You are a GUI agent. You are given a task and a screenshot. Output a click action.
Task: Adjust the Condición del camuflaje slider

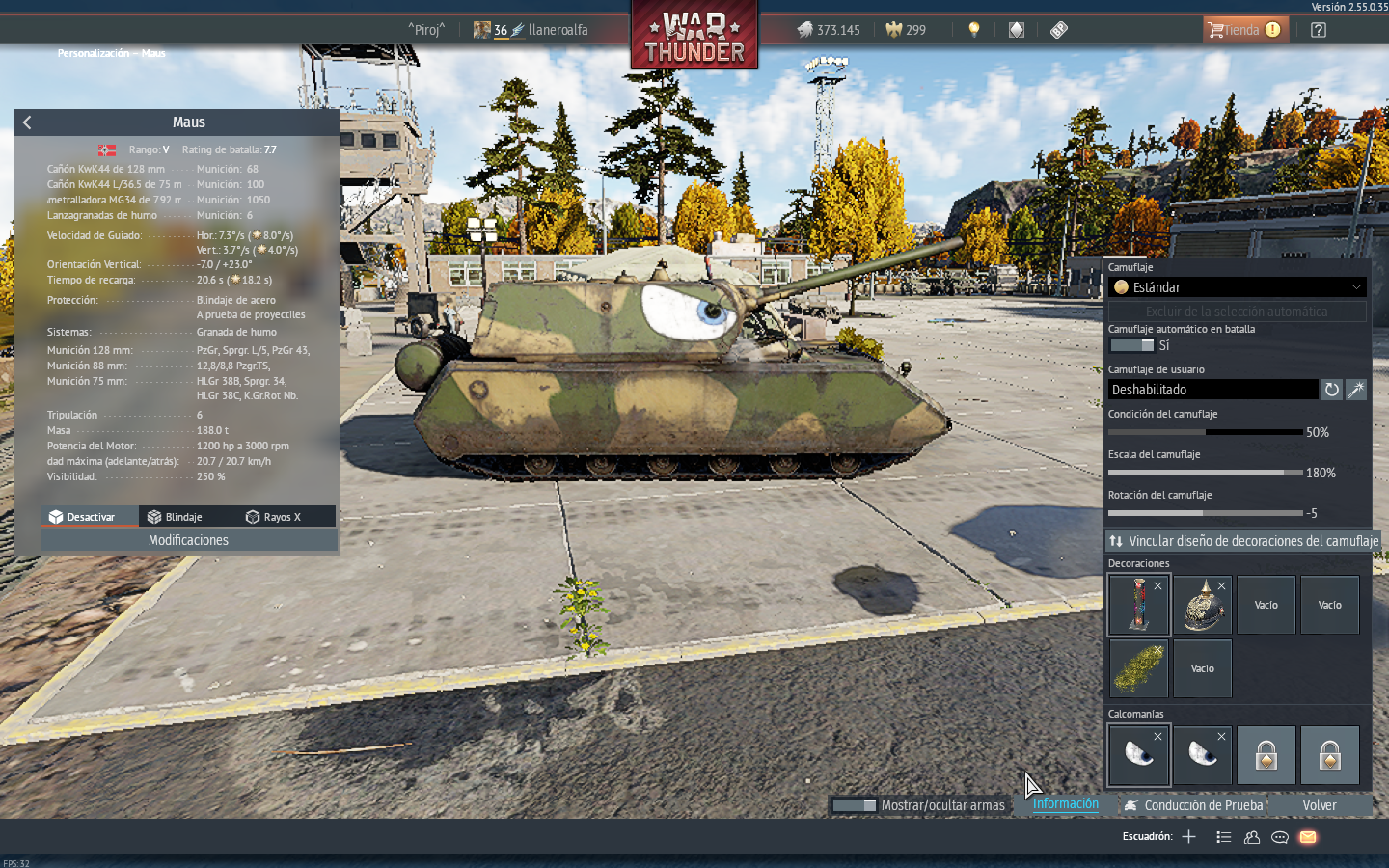point(1206,432)
